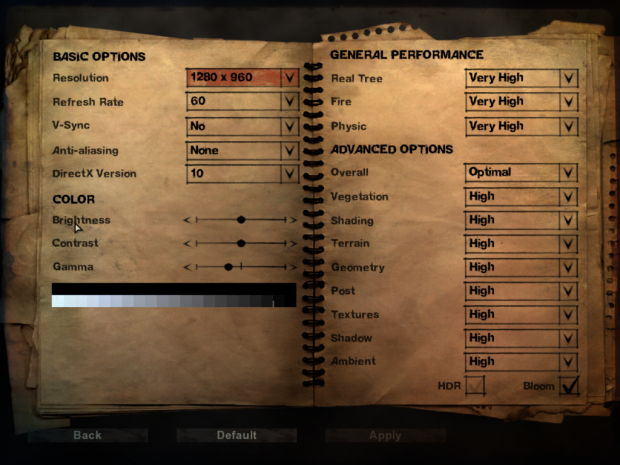Open the Resolution dropdown

coord(242,77)
